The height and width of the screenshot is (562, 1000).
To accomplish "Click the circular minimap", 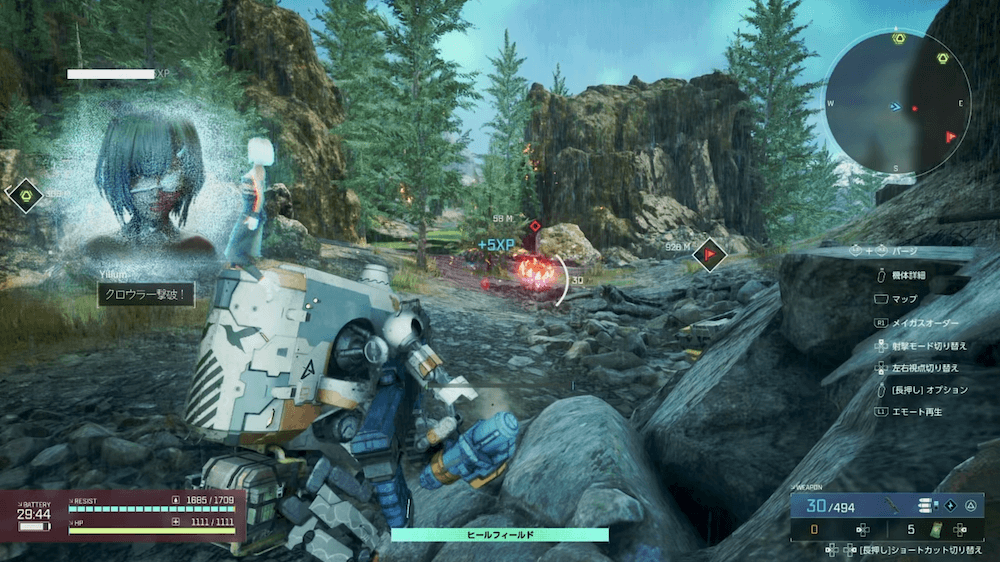I will (x=897, y=102).
